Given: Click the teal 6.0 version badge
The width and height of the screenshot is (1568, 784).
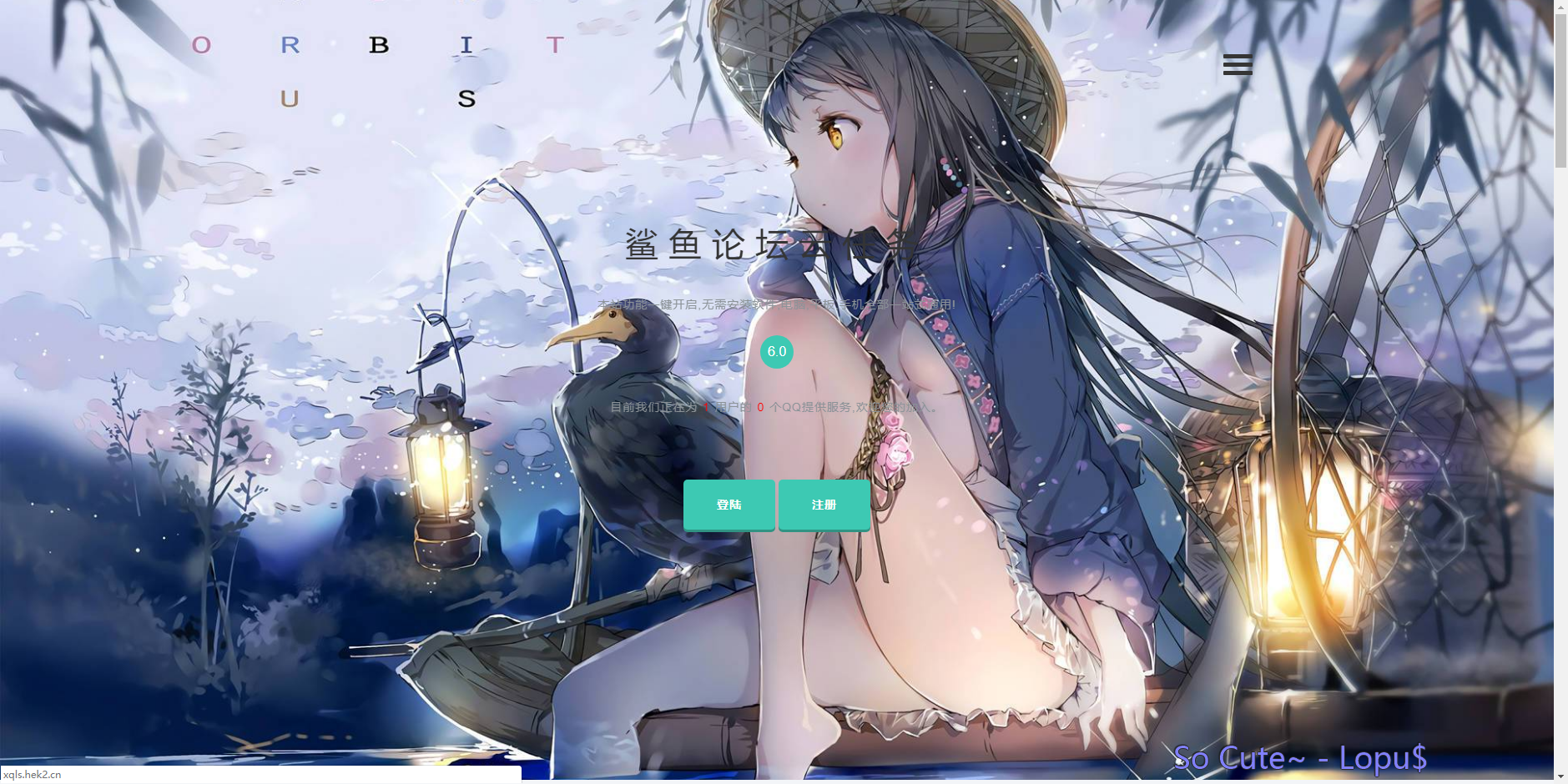Looking at the screenshot, I should 776,351.
